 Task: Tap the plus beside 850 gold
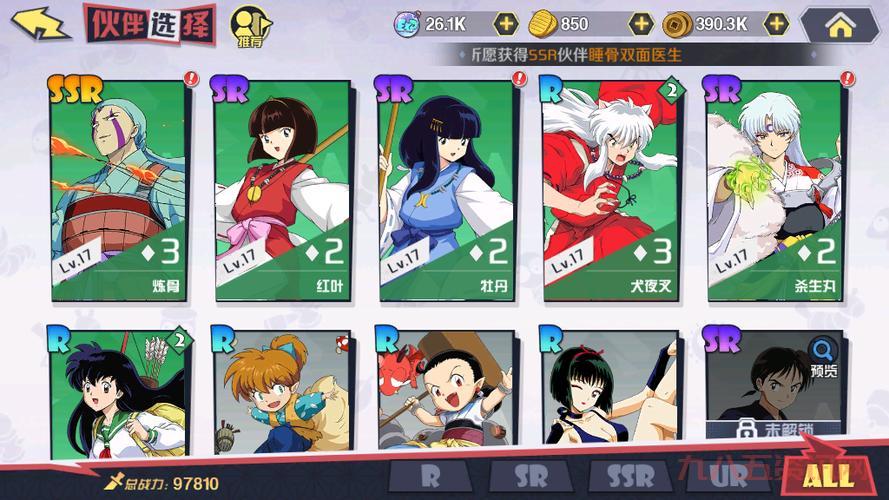[641, 23]
